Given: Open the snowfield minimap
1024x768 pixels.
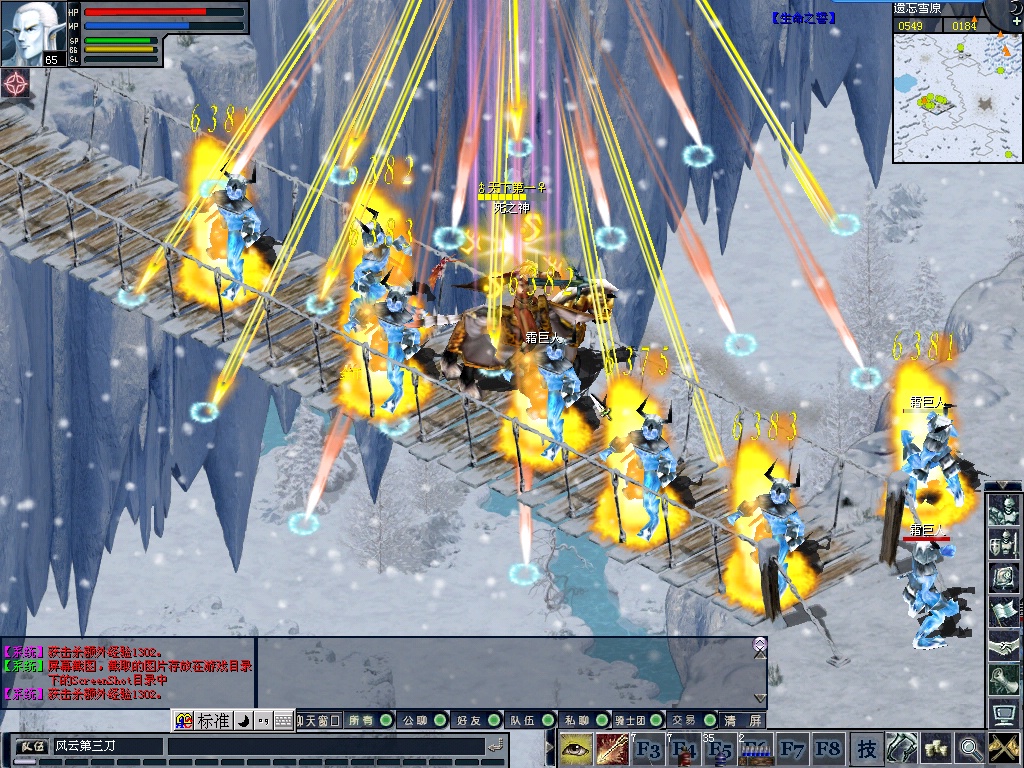Looking at the screenshot, I should 957,97.
